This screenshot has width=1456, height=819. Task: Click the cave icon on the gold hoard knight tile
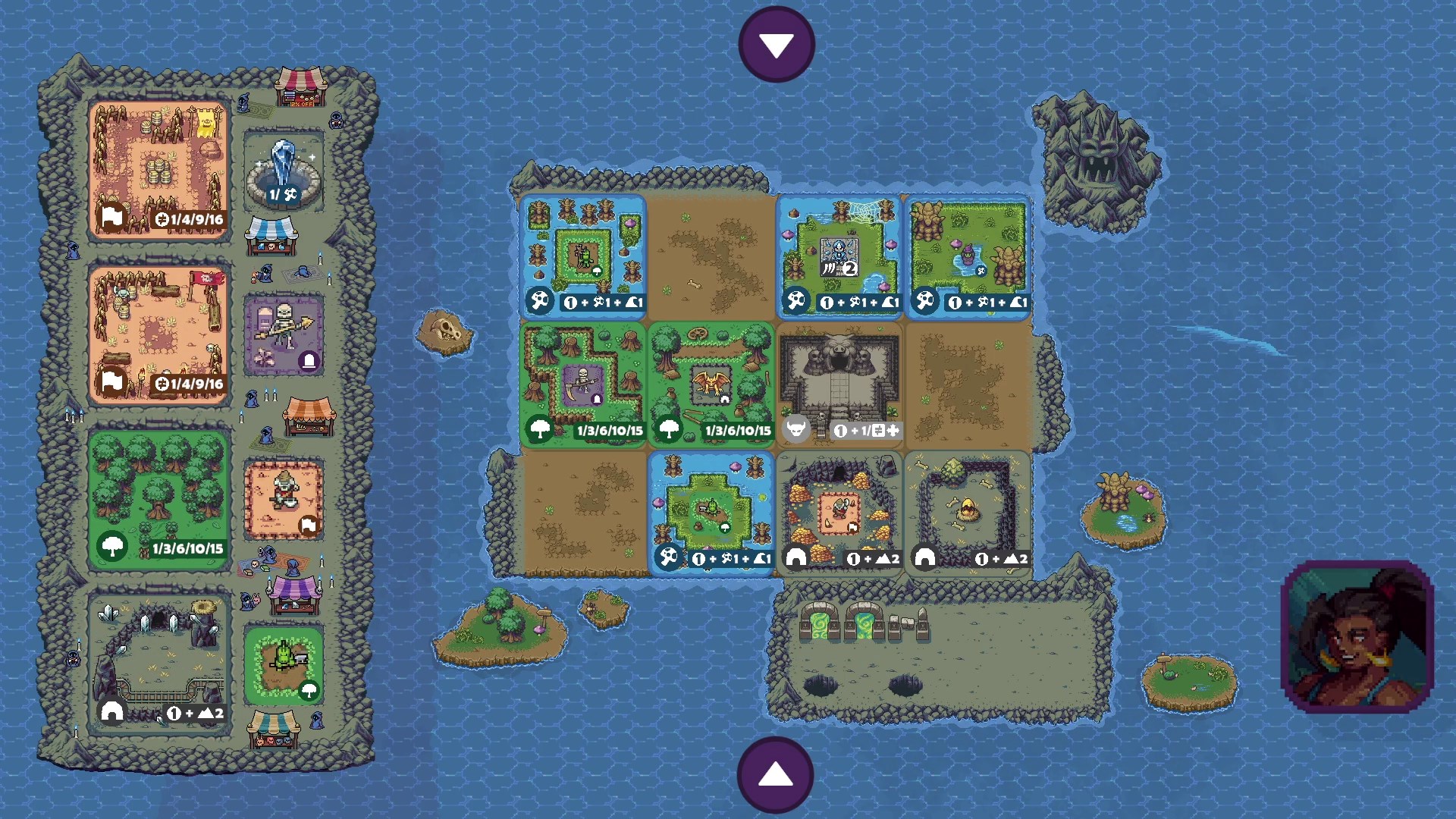(x=796, y=559)
